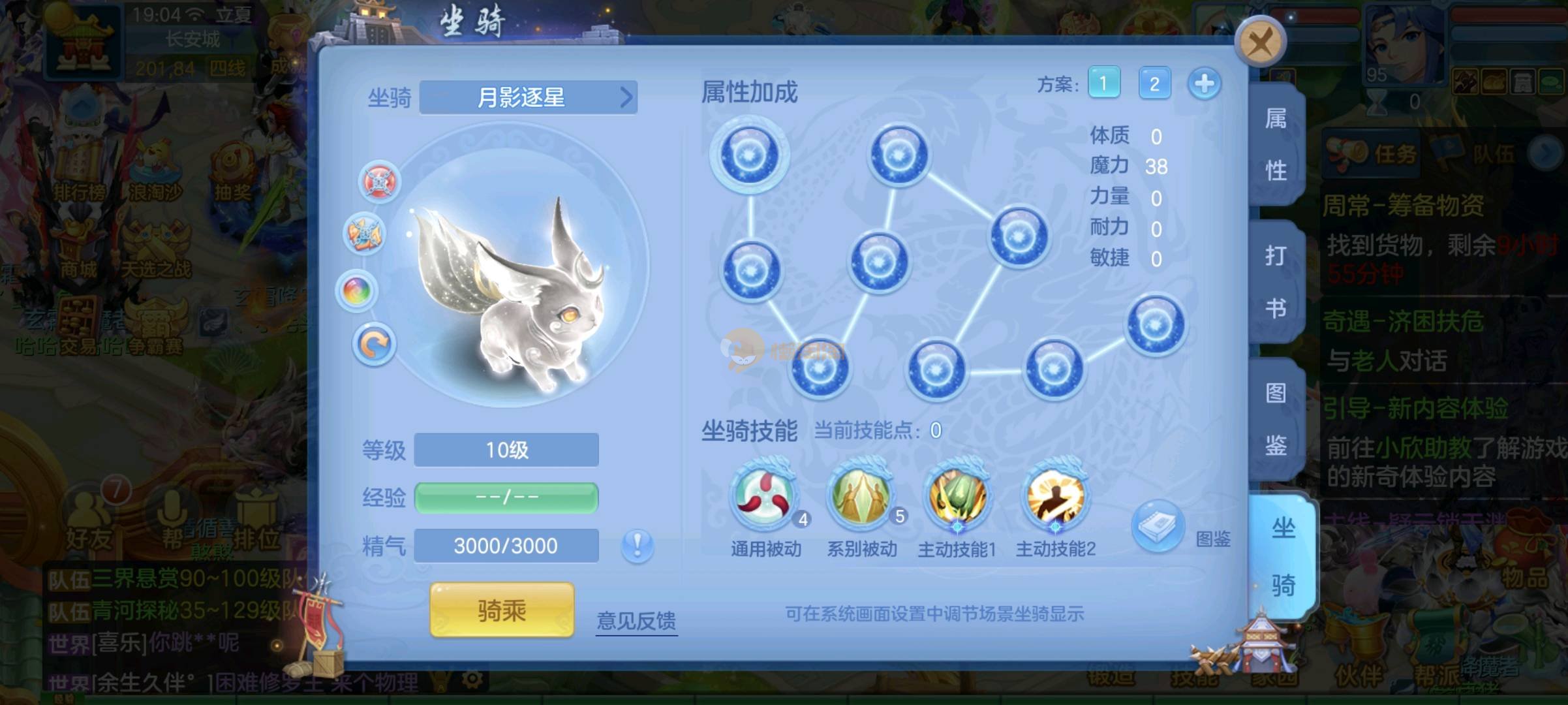Open the 意见反馈 feedback link
Image resolution: width=1568 pixels, height=705 pixels.
(636, 620)
